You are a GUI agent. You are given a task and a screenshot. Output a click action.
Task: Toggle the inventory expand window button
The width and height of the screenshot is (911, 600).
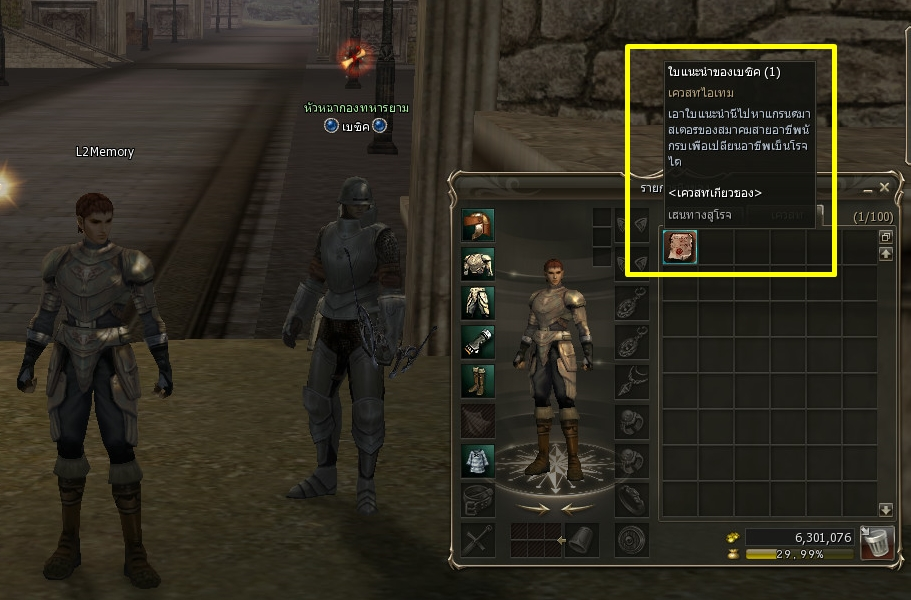885,237
